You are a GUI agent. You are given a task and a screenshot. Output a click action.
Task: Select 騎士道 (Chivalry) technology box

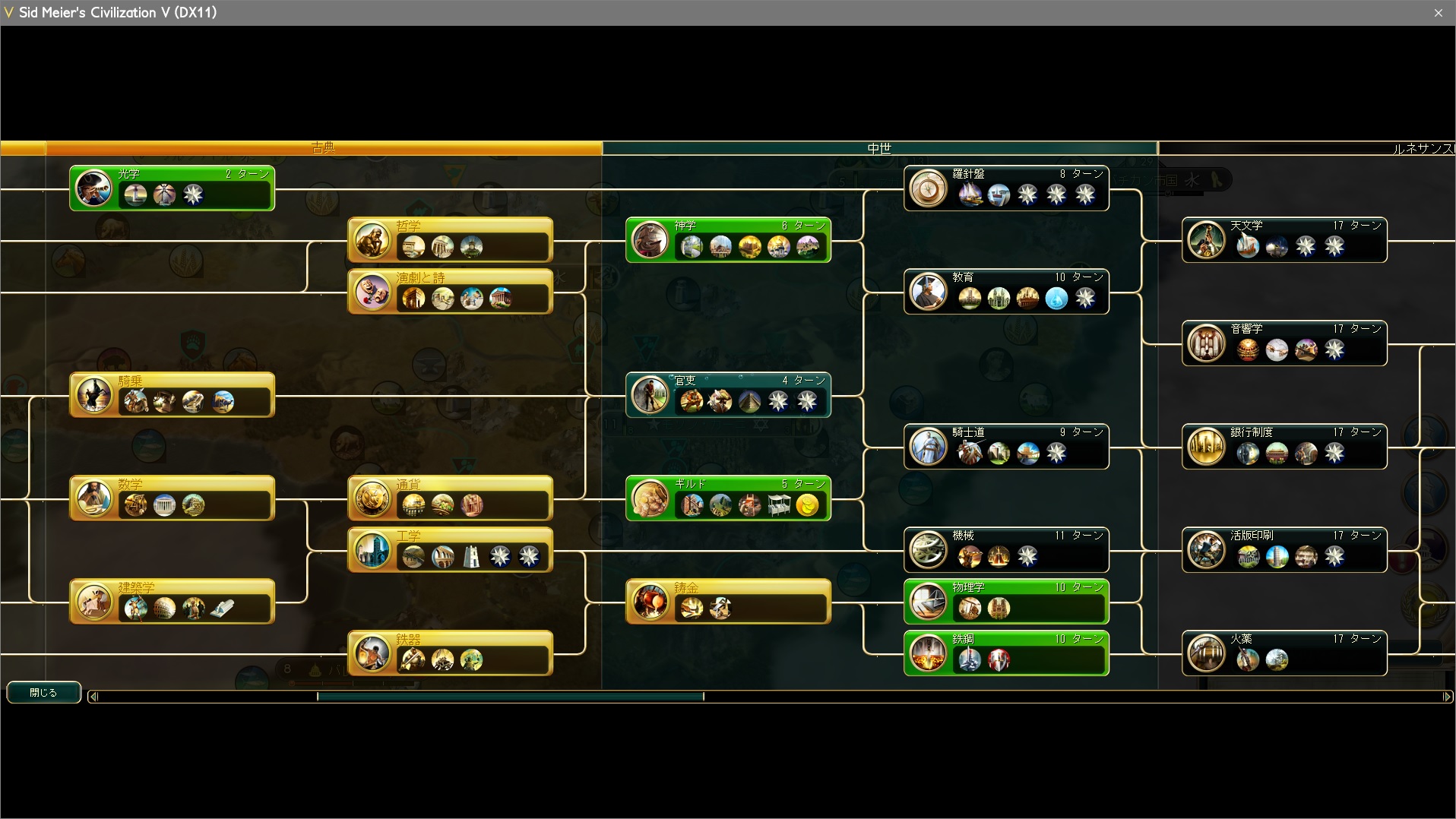1005,447
